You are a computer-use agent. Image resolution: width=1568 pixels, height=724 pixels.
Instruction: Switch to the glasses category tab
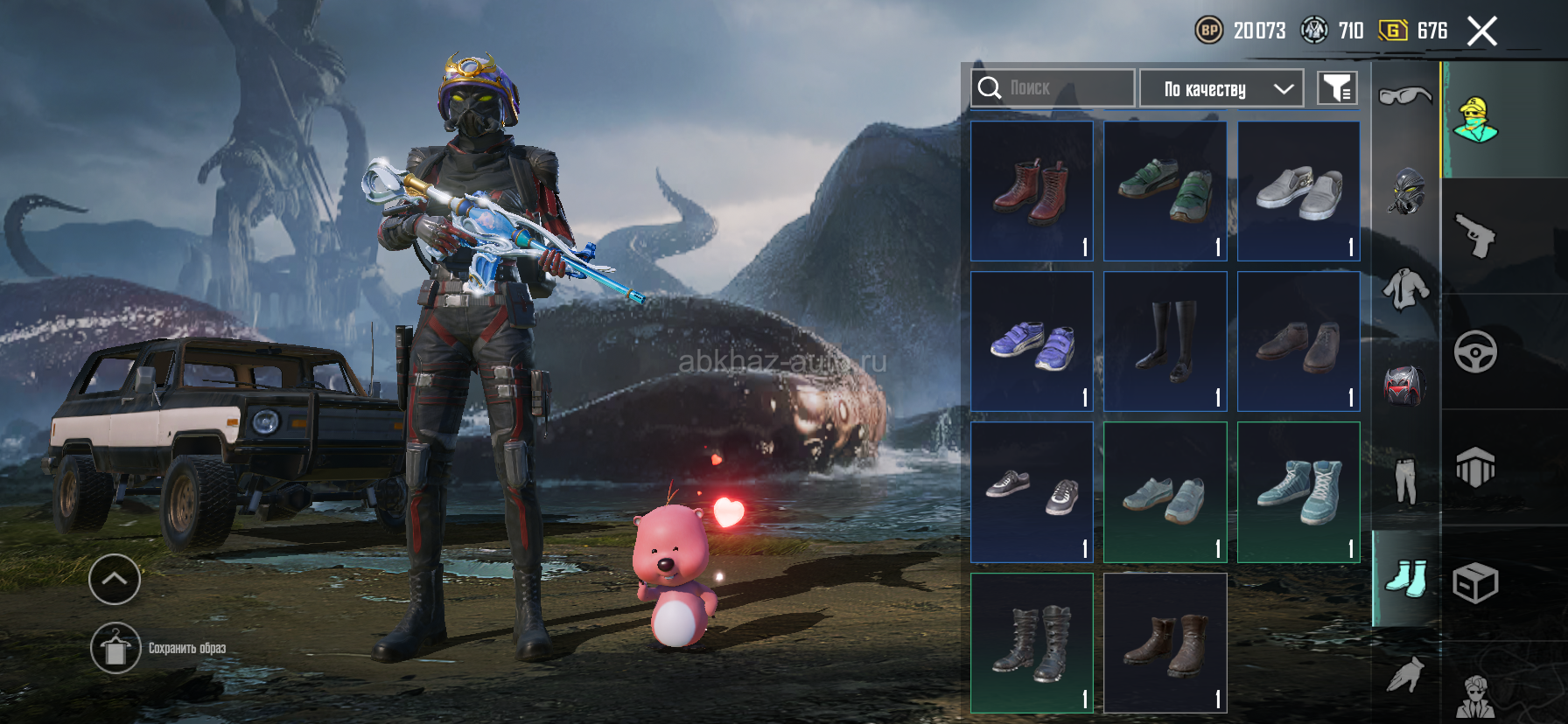[1405, 95]
